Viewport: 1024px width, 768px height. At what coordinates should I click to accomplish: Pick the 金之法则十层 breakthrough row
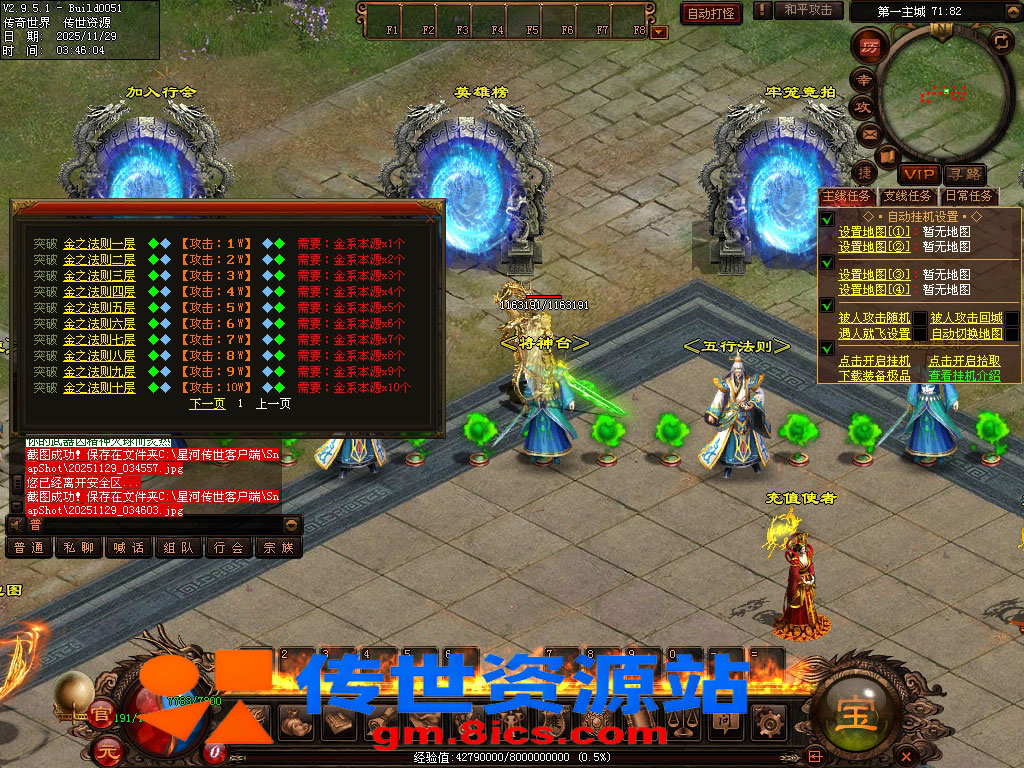tap(99, 387)
